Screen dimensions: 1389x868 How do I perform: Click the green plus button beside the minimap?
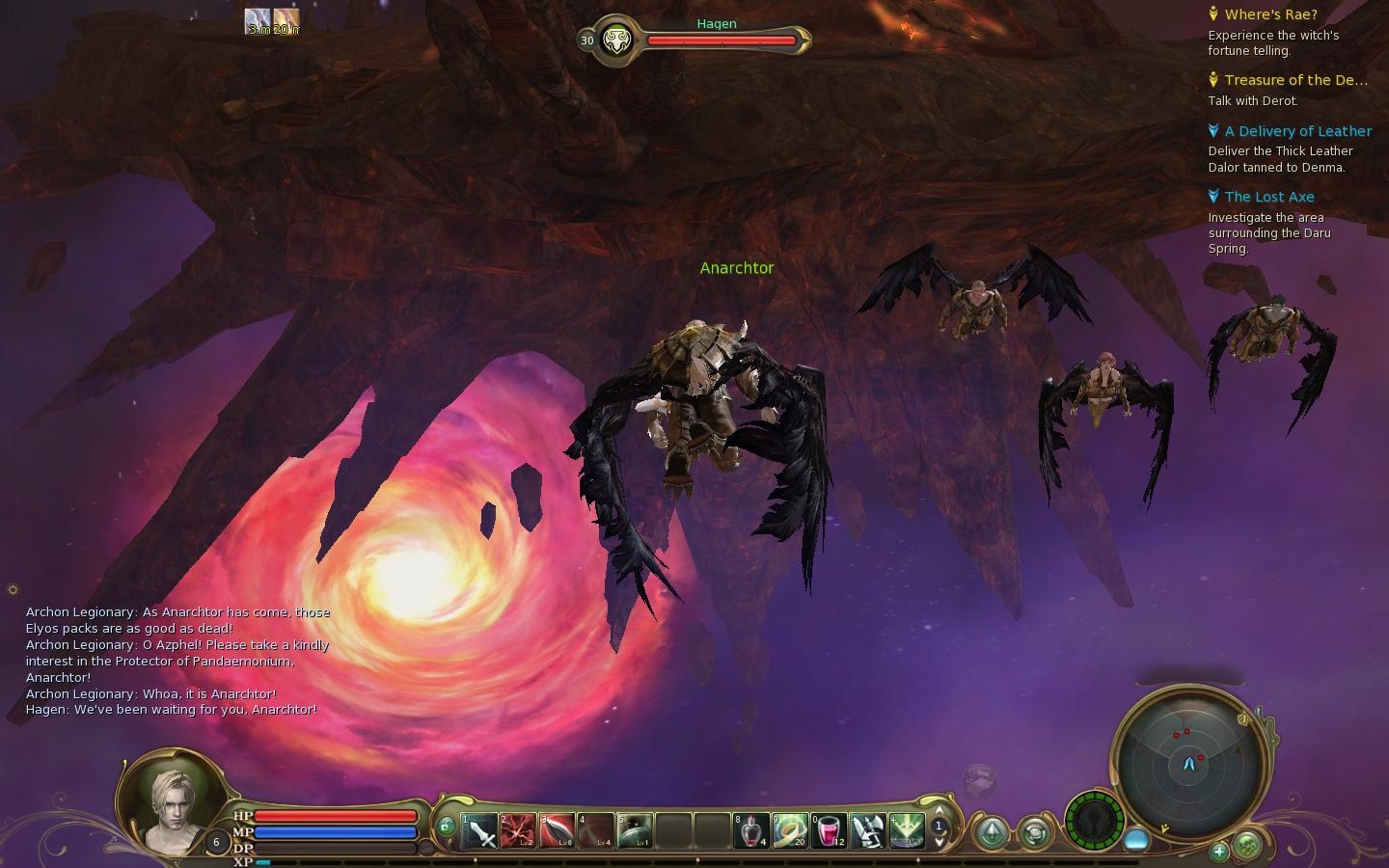point(1219,851)
